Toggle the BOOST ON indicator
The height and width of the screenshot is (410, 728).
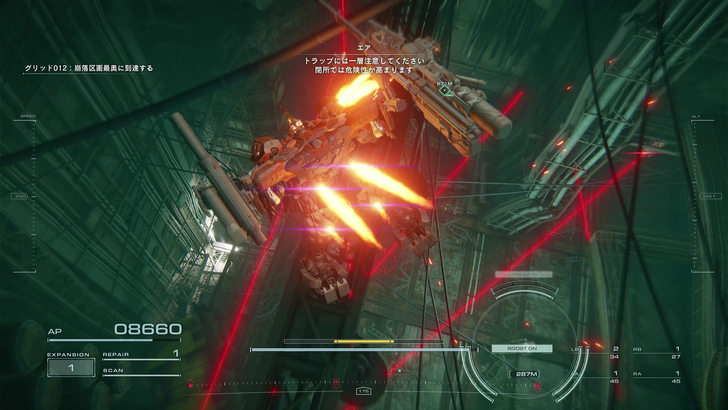point(514,348)
